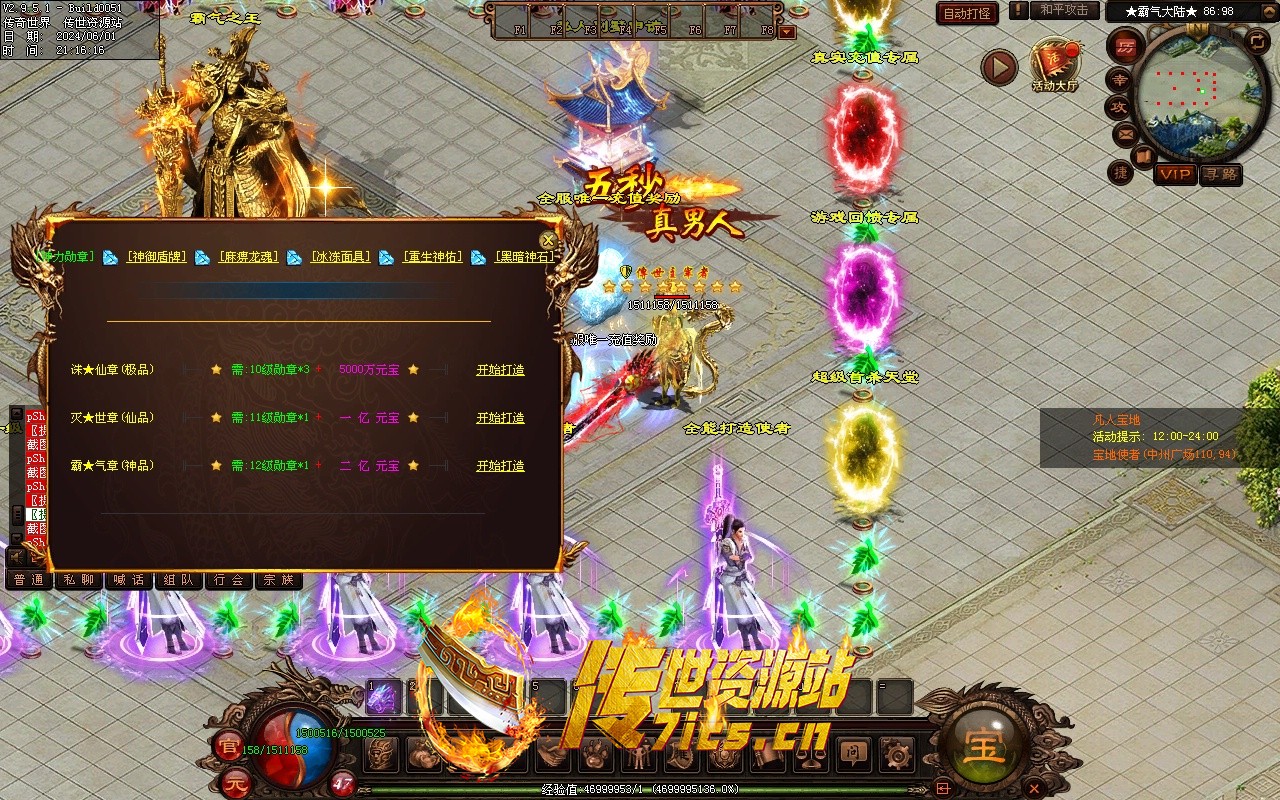This screenshot has width=1280, height=800.
Task: Select the purple item in hotbar slot 1
Action: coord(380,699)
